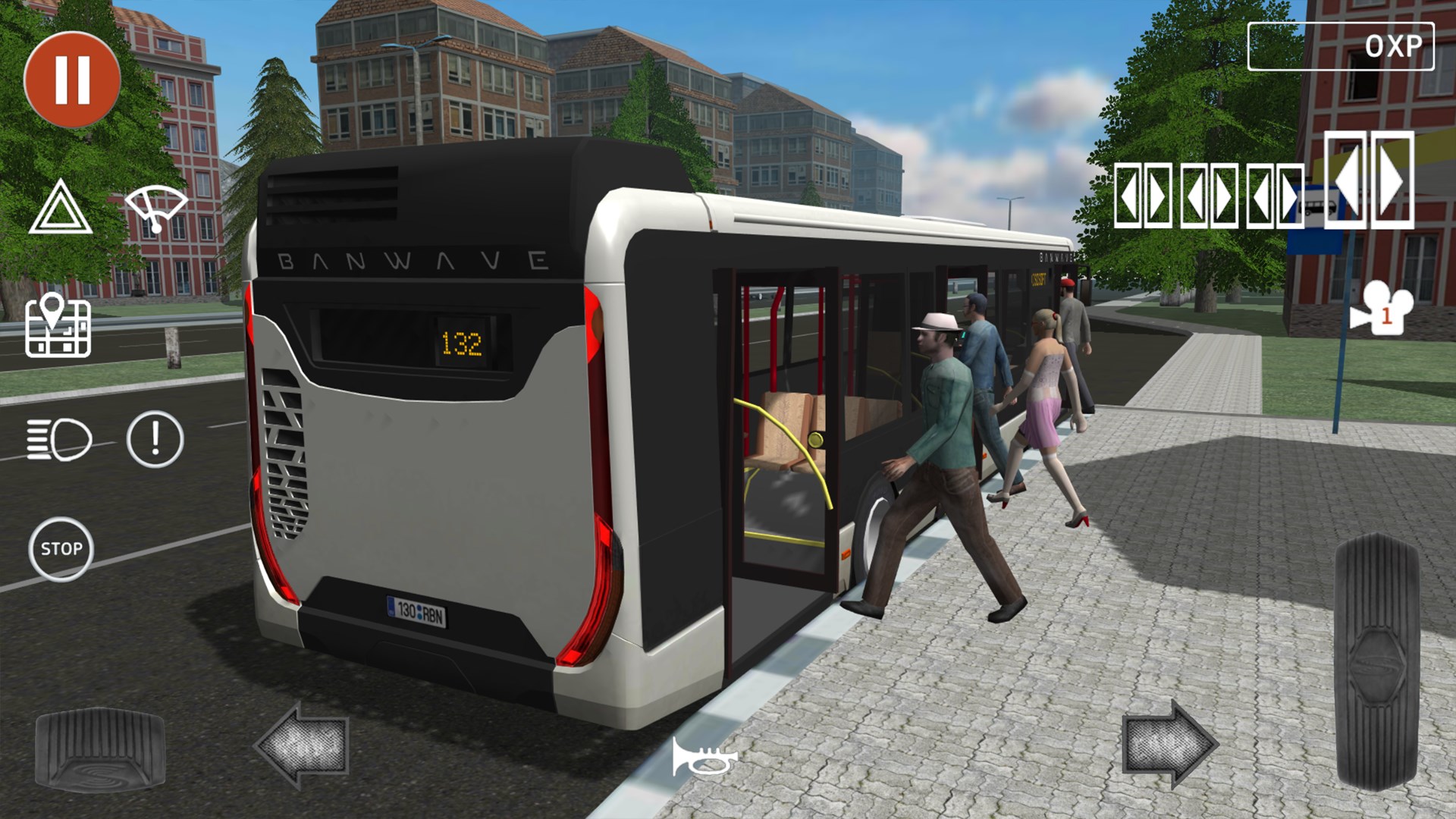Screen dimensions: 1456x819
Task: Click the pause button
Action: tap(72, 80)
